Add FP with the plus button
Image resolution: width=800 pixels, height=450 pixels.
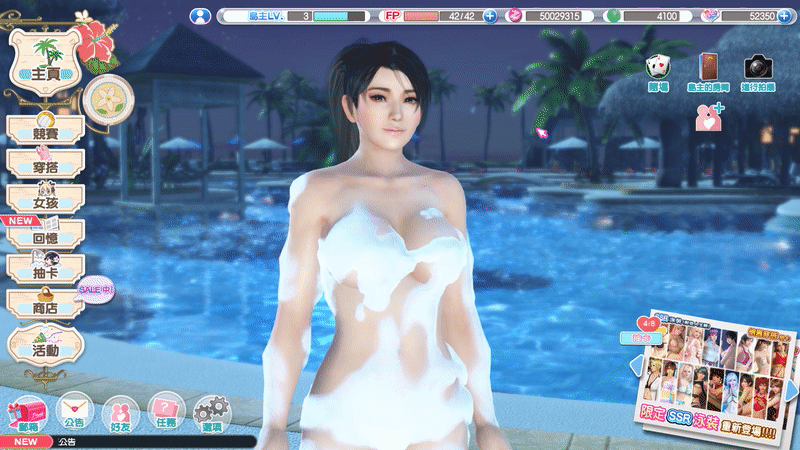490,16
